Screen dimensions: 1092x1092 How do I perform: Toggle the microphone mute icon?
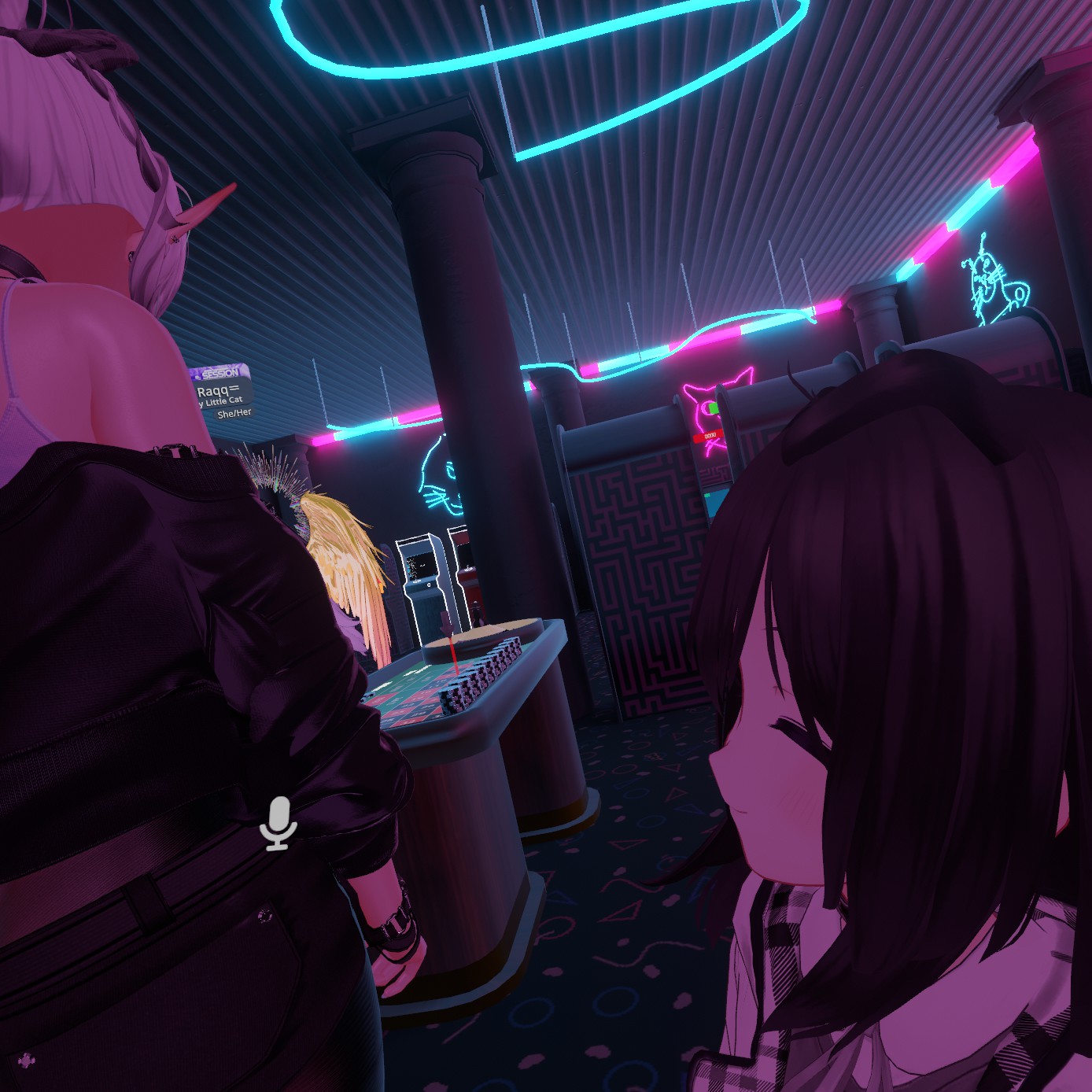click(279, 823)
